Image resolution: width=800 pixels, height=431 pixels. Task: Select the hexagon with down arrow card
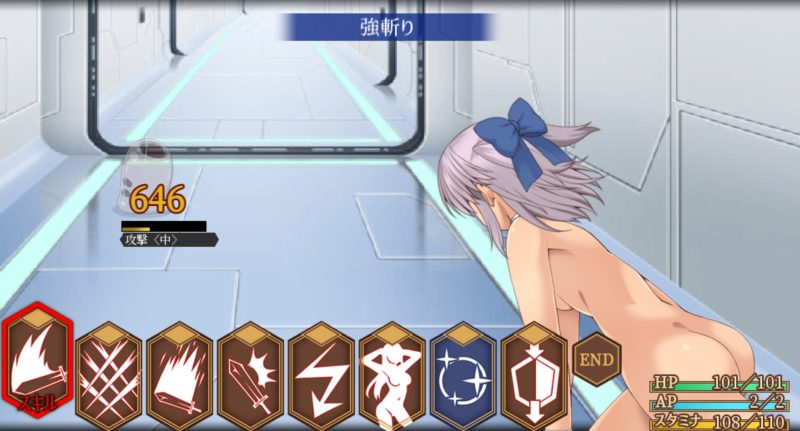point(535,371)
